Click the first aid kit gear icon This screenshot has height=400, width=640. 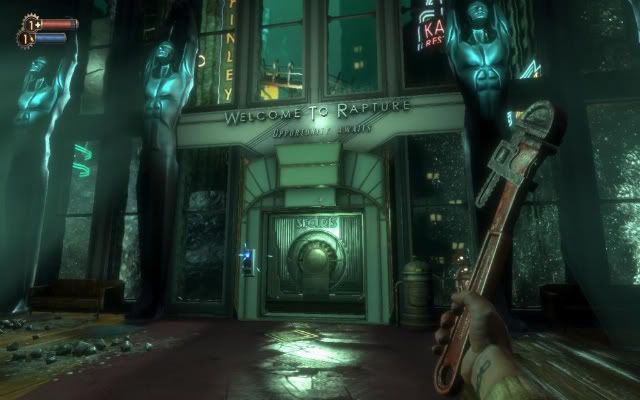(x=29, y=23)
